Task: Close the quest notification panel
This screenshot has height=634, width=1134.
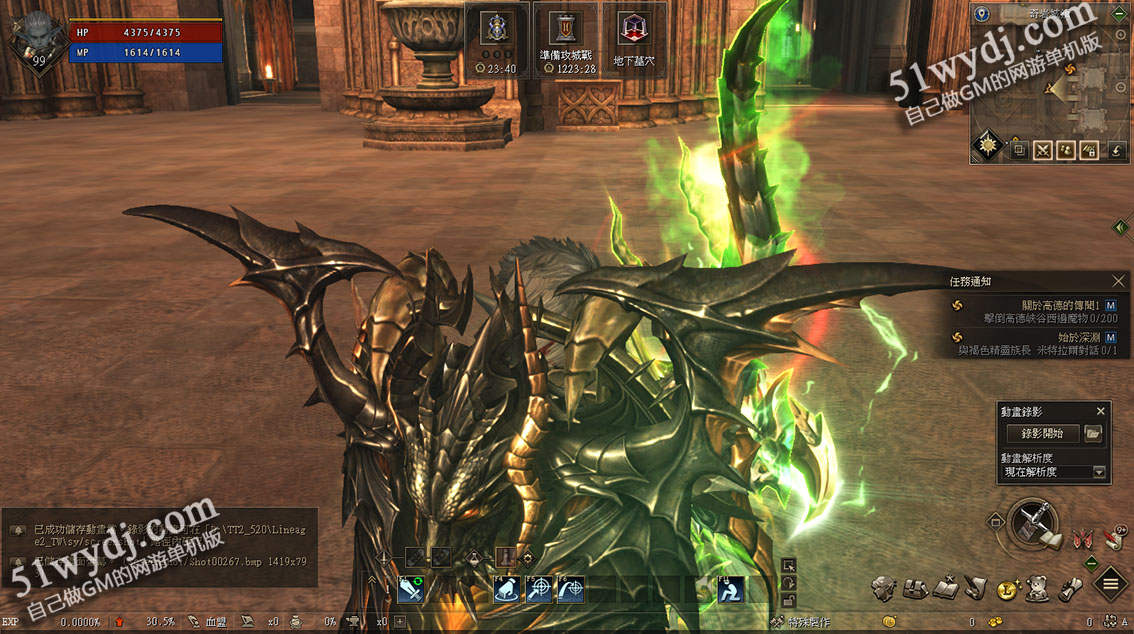Action: pyautogui.click(x=1118, y=282)
